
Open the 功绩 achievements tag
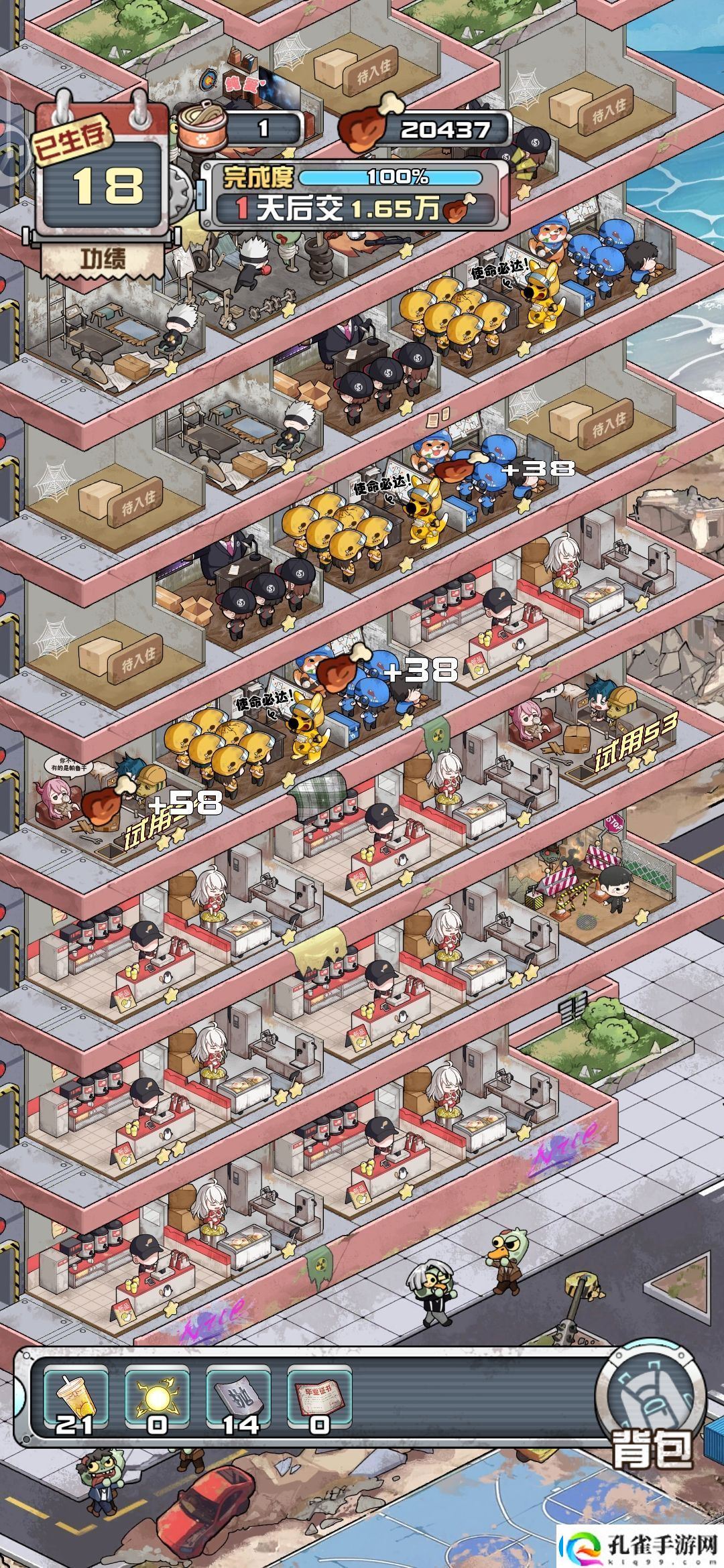(x=103, y=258)
